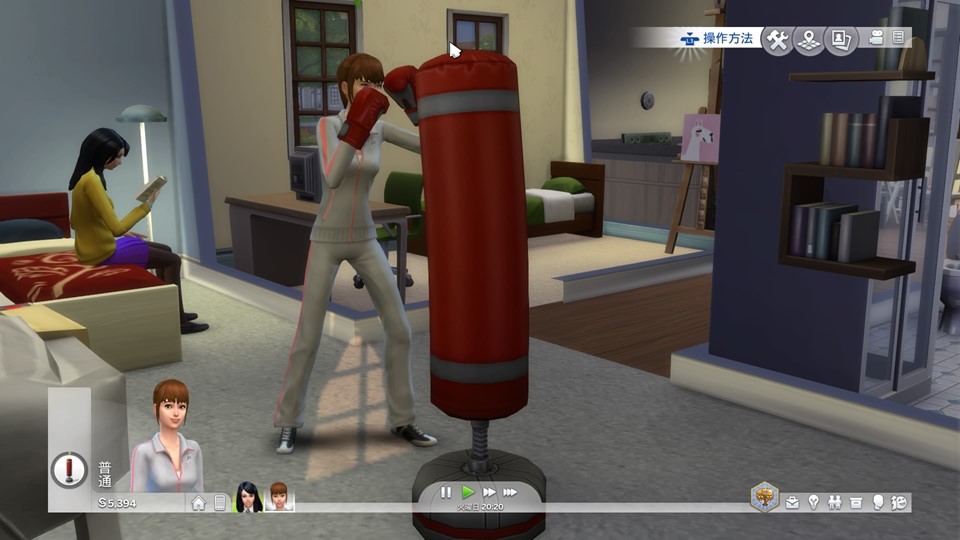Open the game options menu icon
Image resolution: width=960 pixels, height=540 pixels.
[898, 38]
